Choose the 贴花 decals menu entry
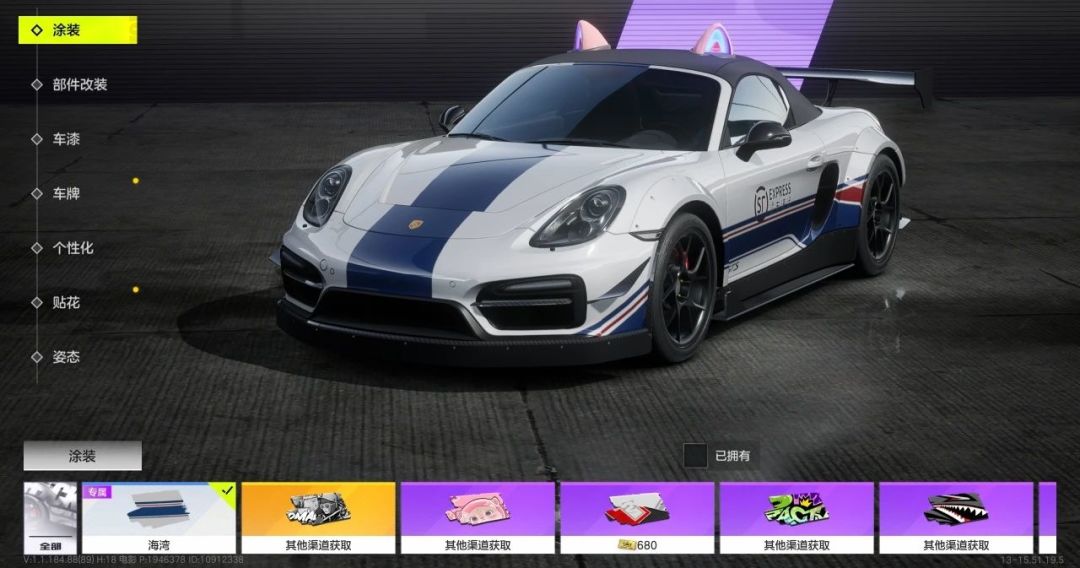 67,302
